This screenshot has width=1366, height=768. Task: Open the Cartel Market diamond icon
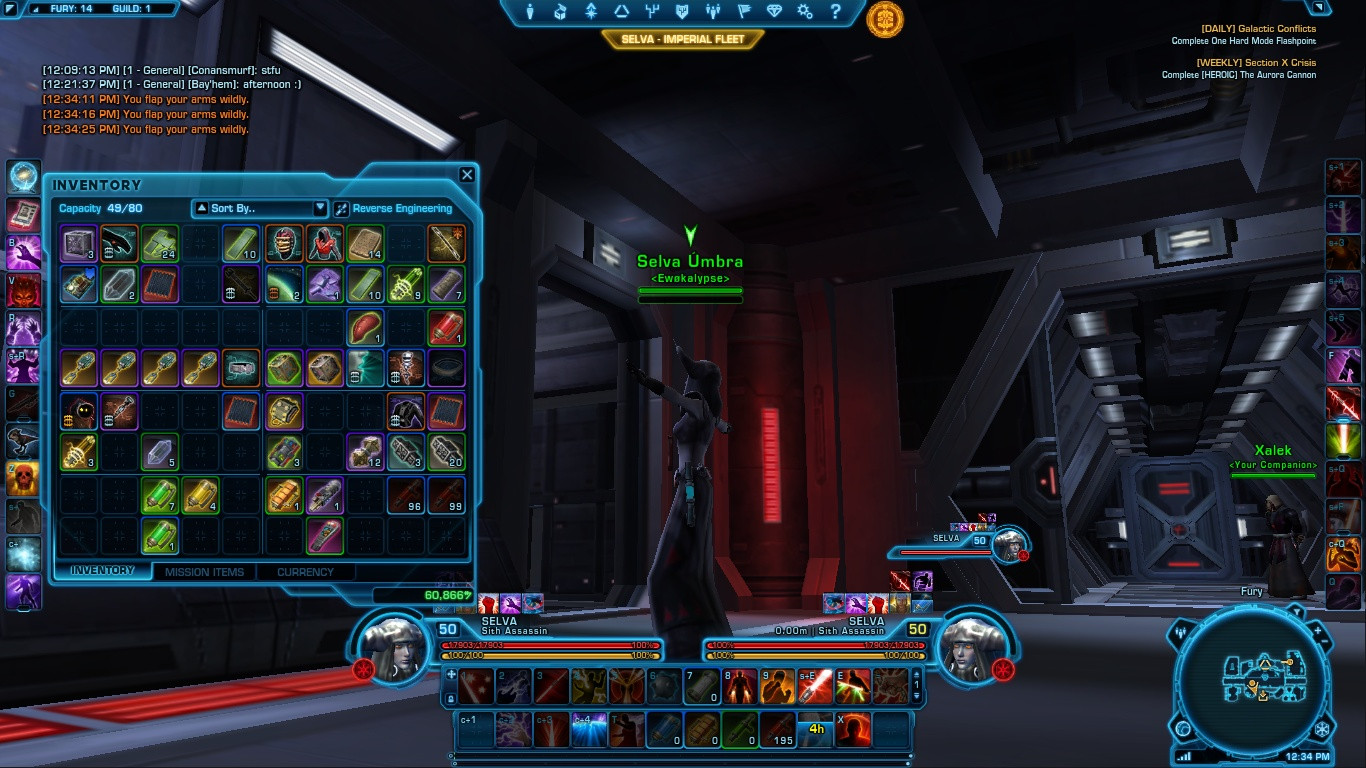pyautogui.click(x=775, y=12)
